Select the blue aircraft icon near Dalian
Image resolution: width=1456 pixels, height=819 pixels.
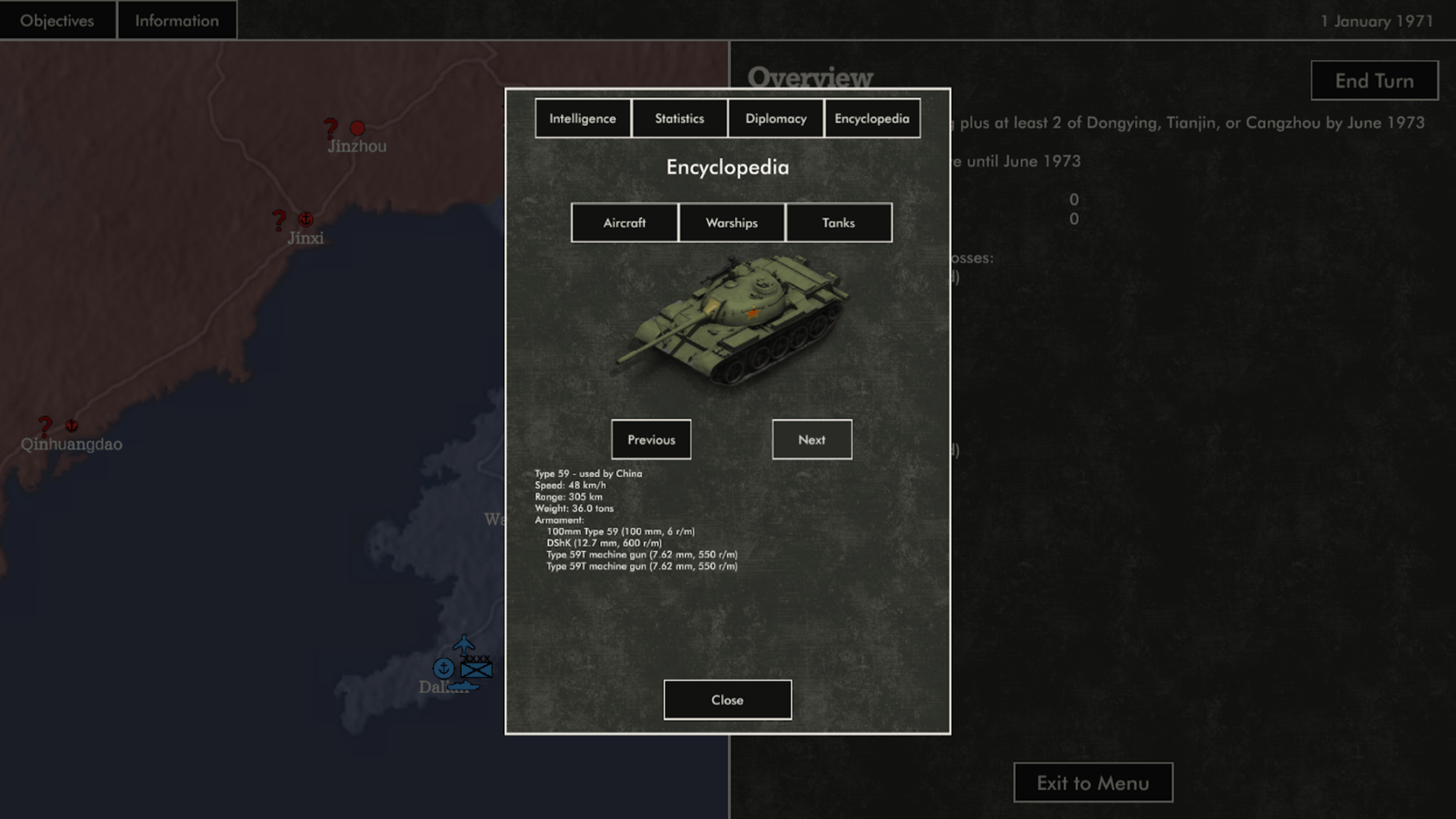point(464,644)
